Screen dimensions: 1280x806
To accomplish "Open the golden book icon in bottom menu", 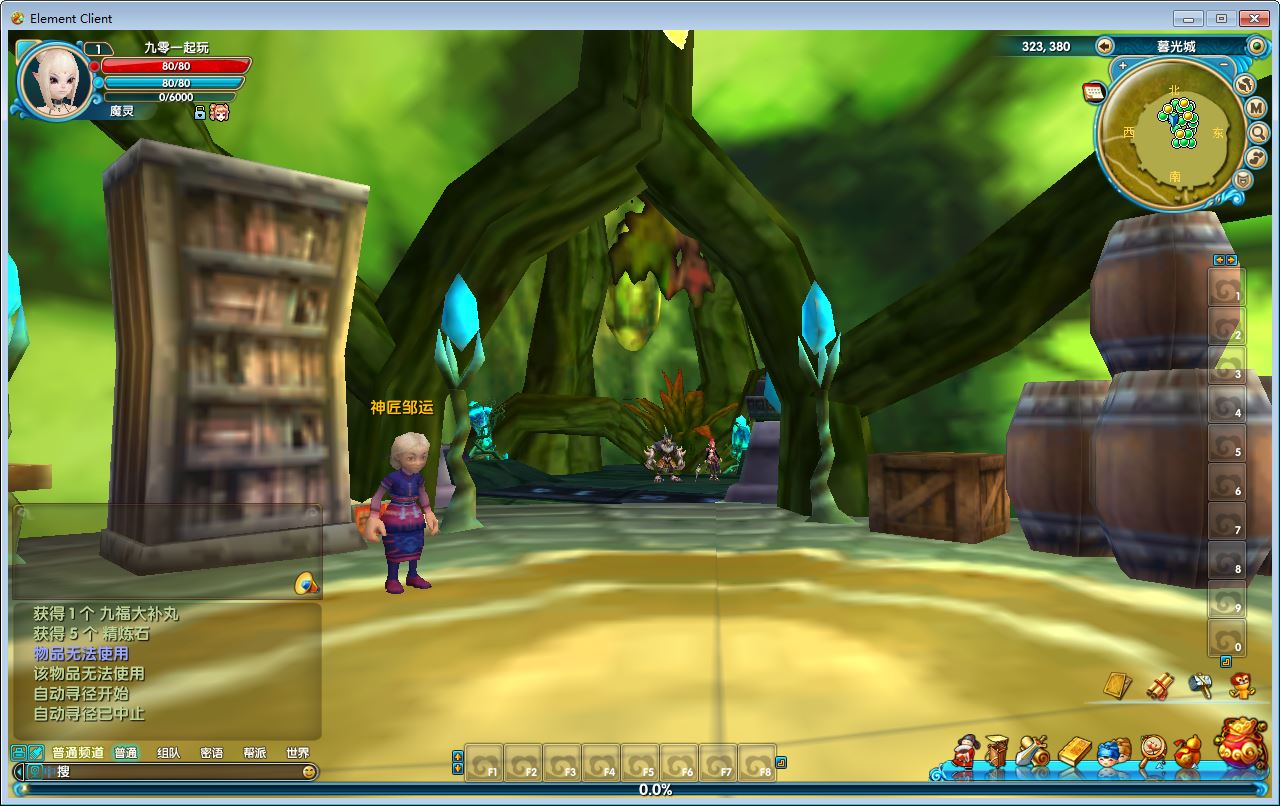I will pos(1074,750).
